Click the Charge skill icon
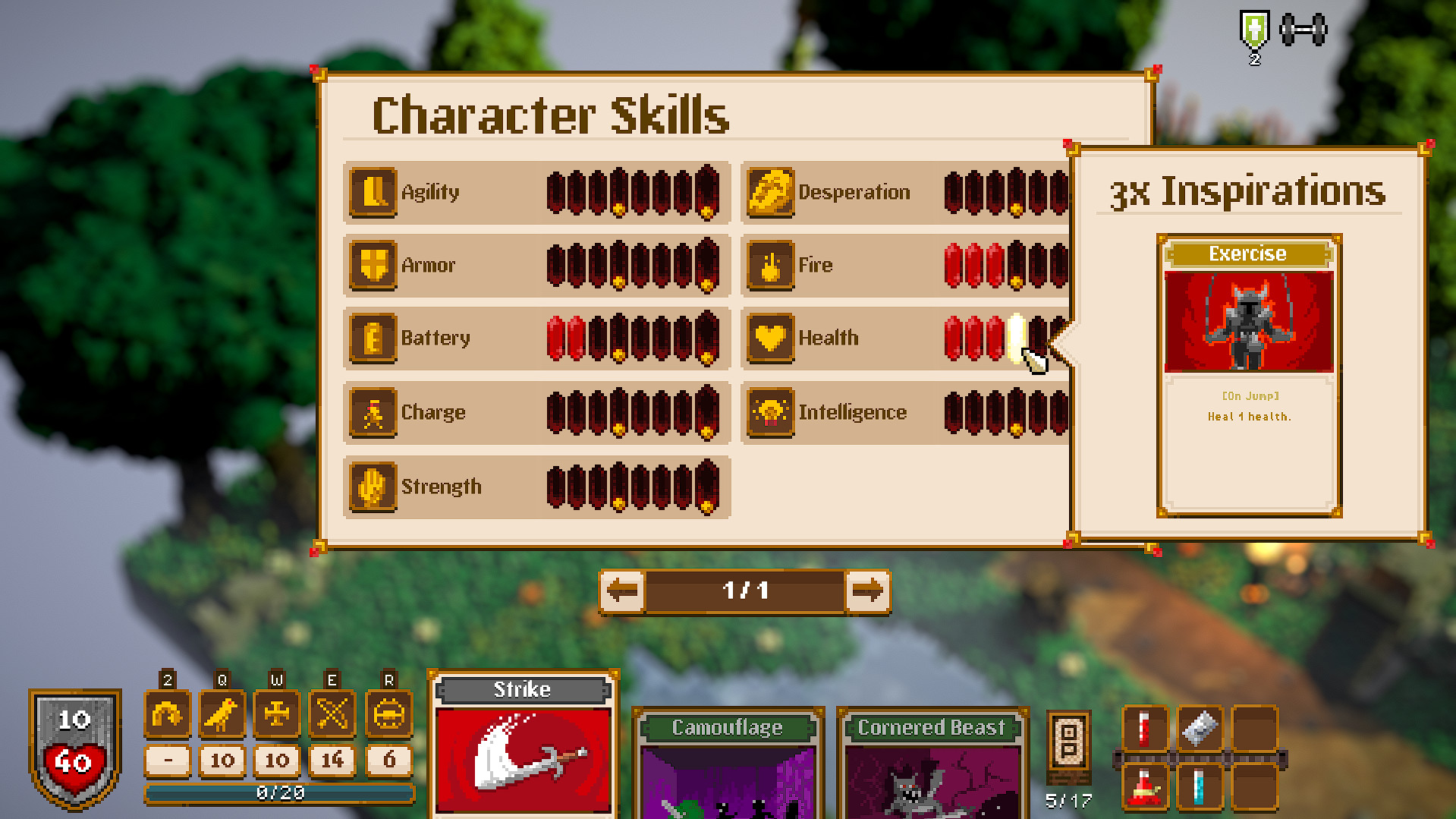The height and width of the screenshot is (819, 1456). tap(372, 412)
